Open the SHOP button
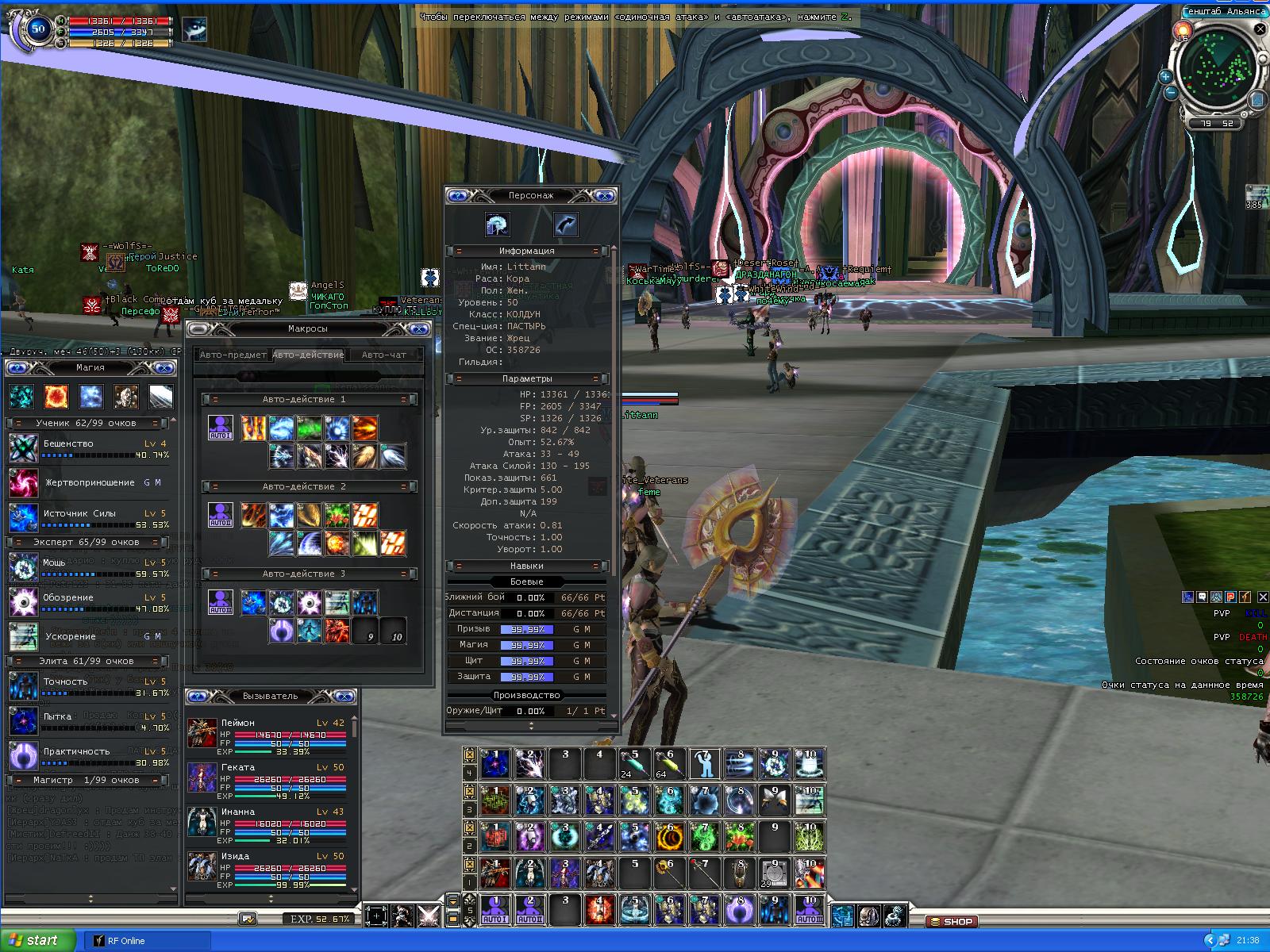Image resolution: width=1270 pixels, height=952 pixels. point(951,922)
